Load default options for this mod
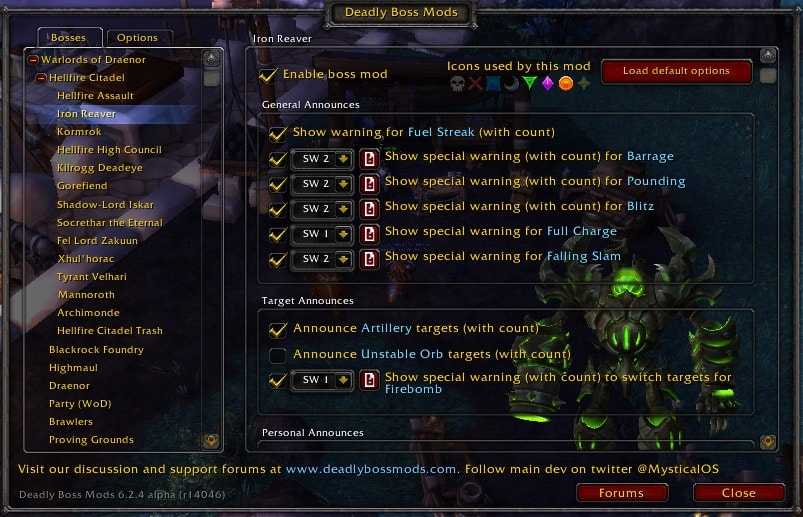803x517 pixels. (675, 71)
